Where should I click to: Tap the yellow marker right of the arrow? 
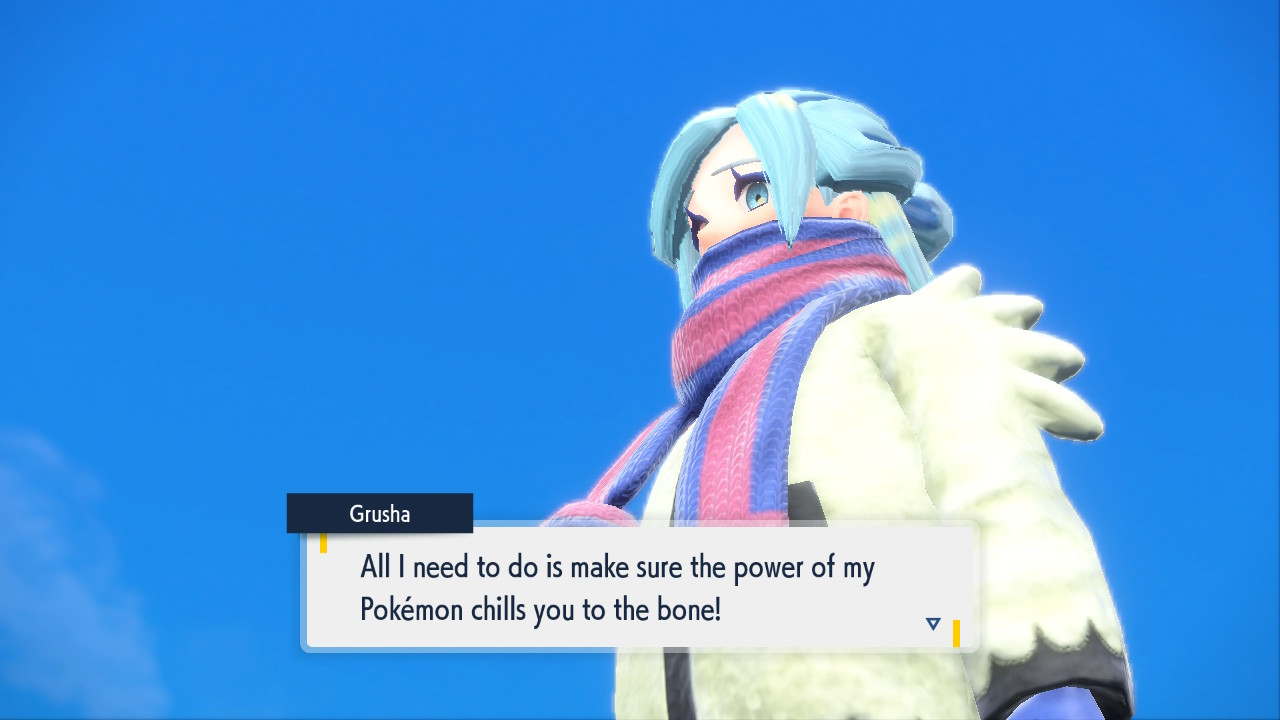click(956, 631)
